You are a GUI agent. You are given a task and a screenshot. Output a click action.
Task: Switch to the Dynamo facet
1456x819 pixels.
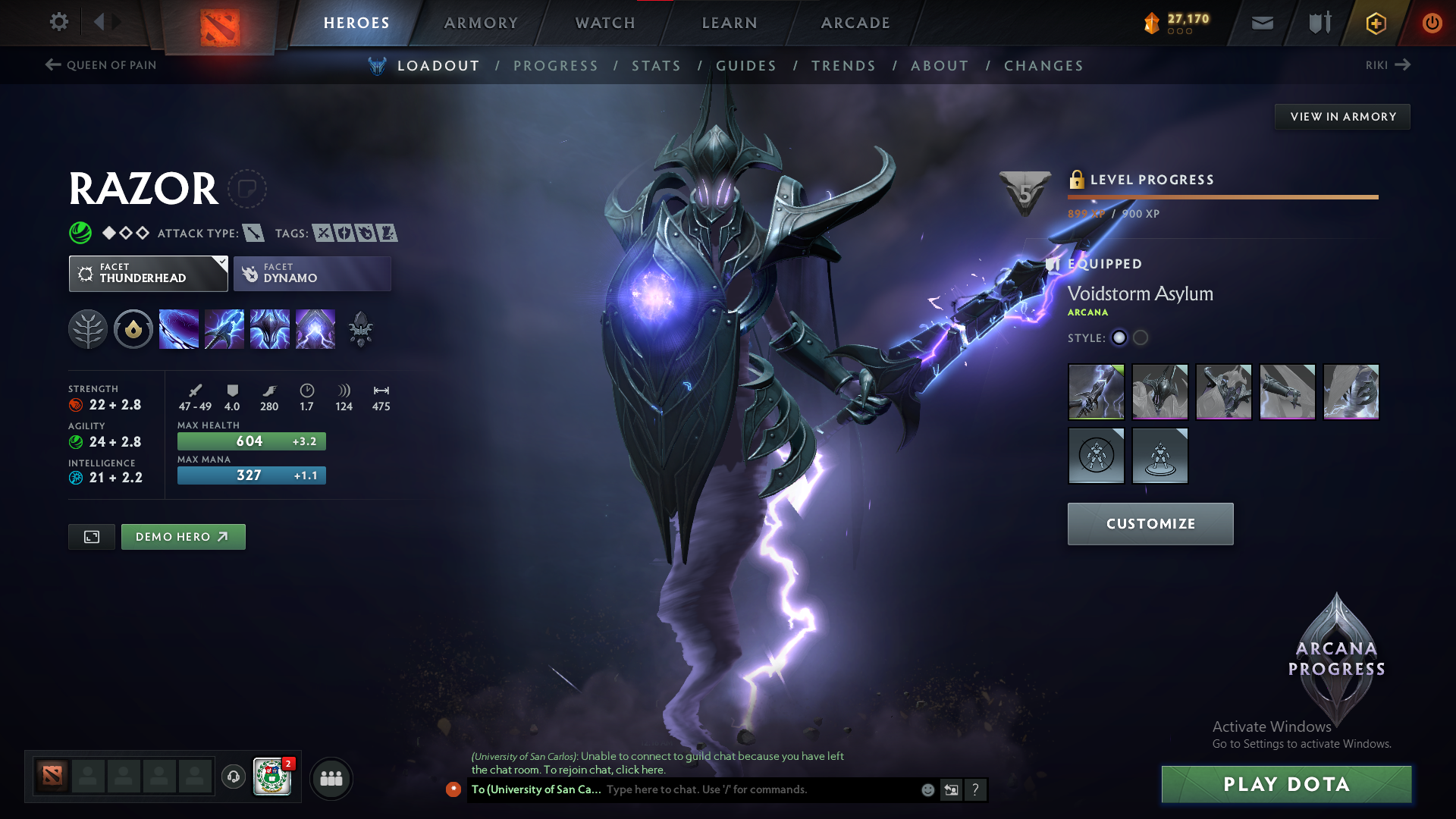[x=312, y=273]
